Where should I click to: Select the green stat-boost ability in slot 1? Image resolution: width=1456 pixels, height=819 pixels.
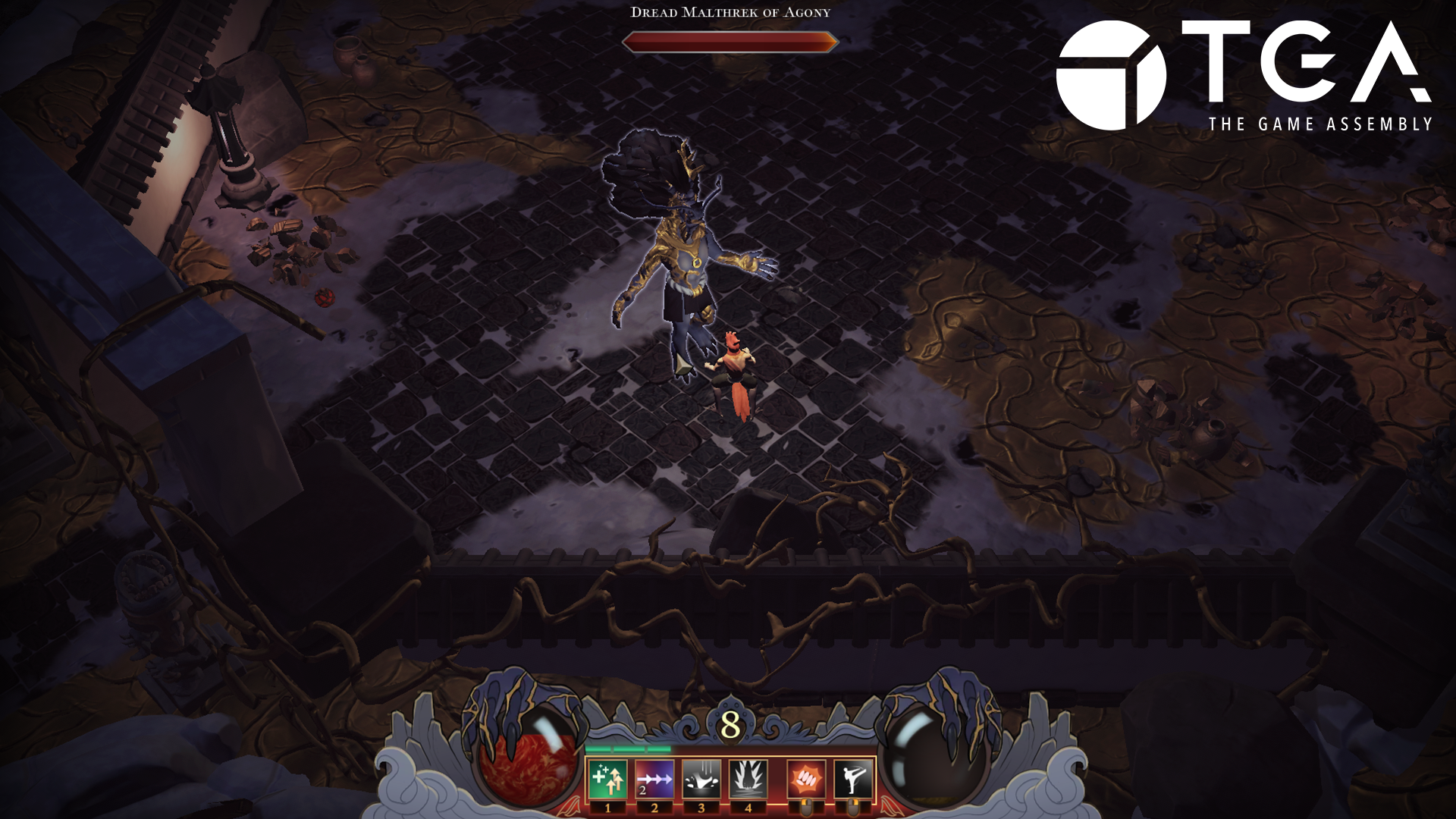pyautogui.click(x=607, y=779)
